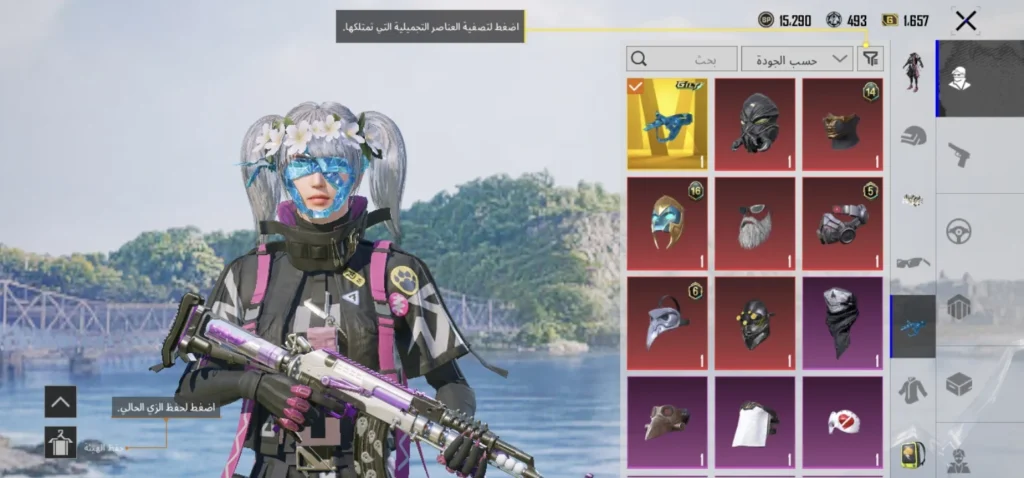This screenshot has width=1024, height=478.
Task: Choose the black face scarf on purple tile
Action: click(x=843, y=321)
